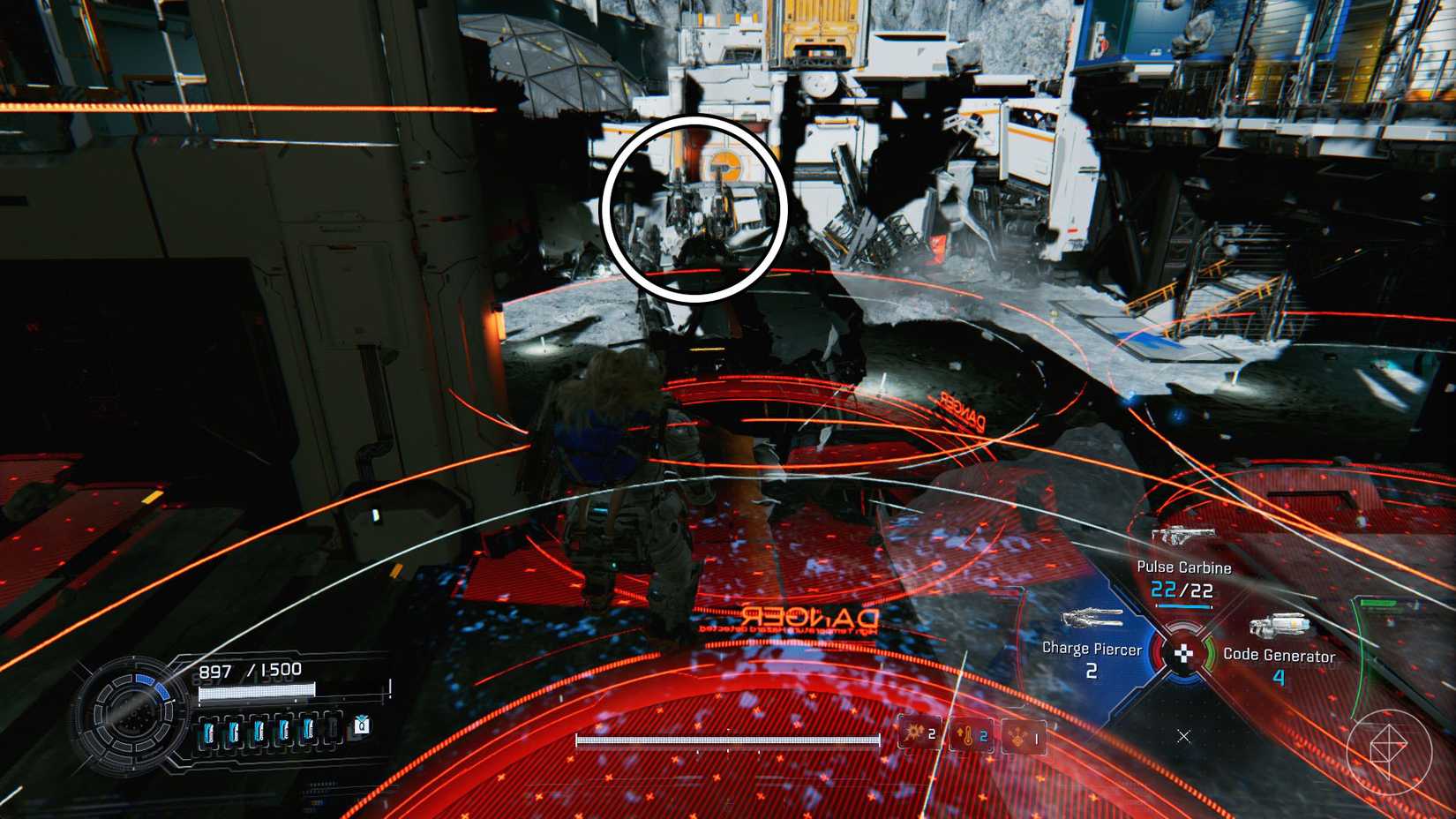Select the Code Generator label text
Image resolution: width=1456 pixels, height=819 pixels.
pos(1279,657)
